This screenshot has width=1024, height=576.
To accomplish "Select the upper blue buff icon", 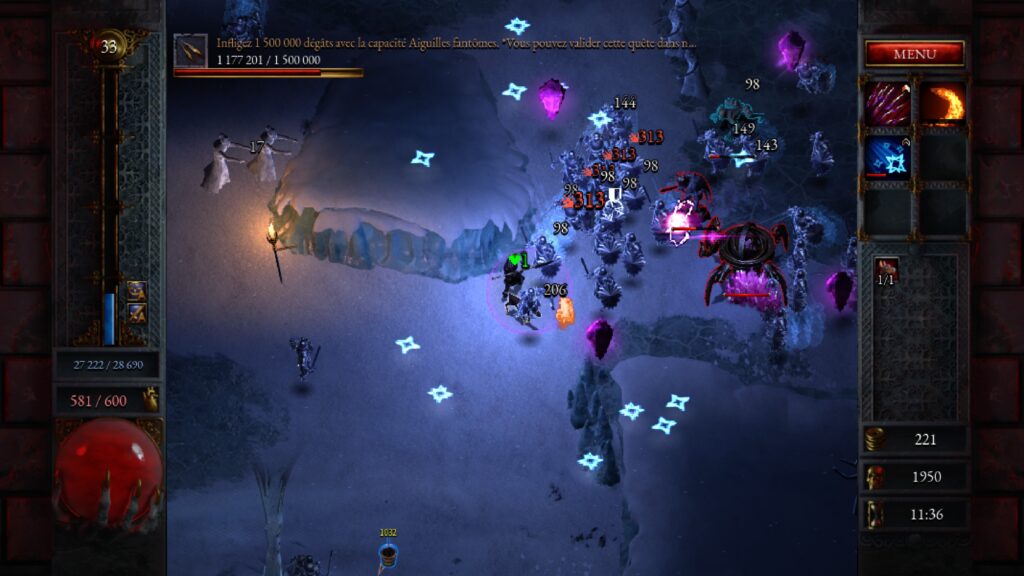I will point(137,291).
